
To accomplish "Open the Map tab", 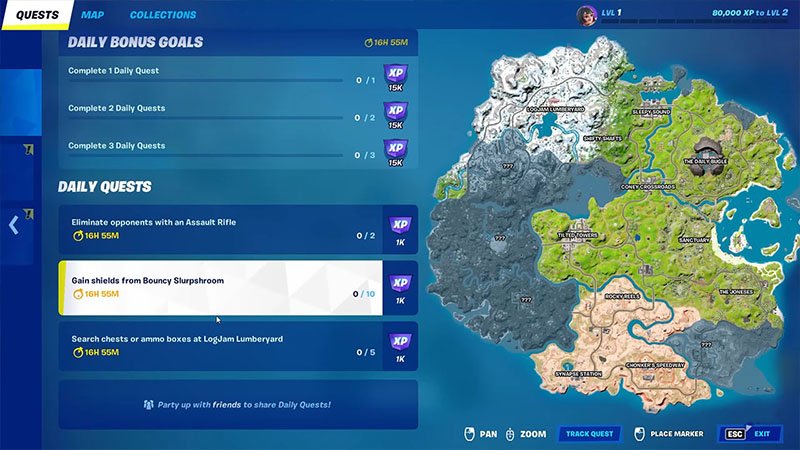I will [92, 15].
